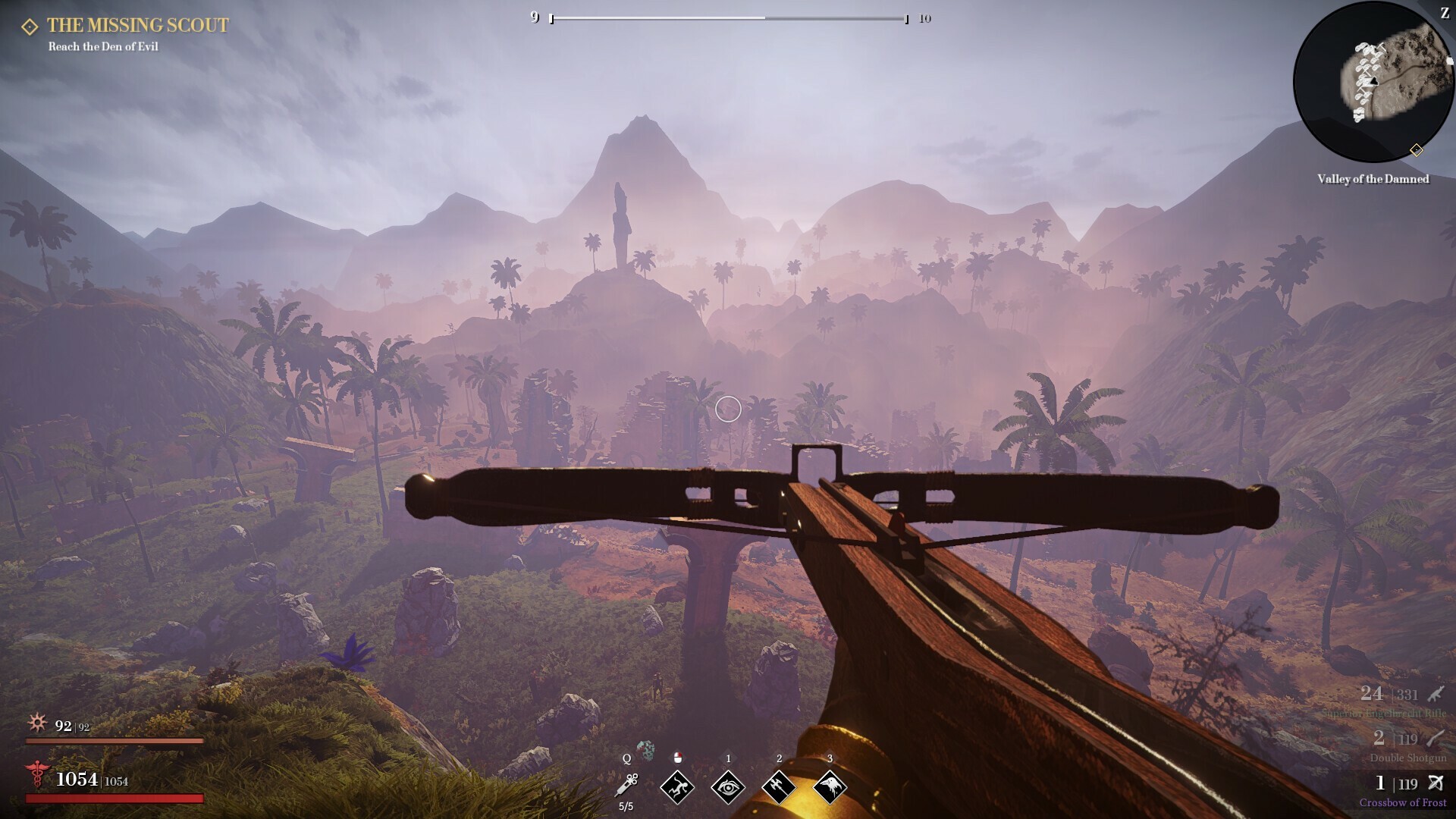Screen dimensions: 1456x819
Task: Click the player position marker on the minimap
Action: pyautogui.click(x=1373, y=82)
